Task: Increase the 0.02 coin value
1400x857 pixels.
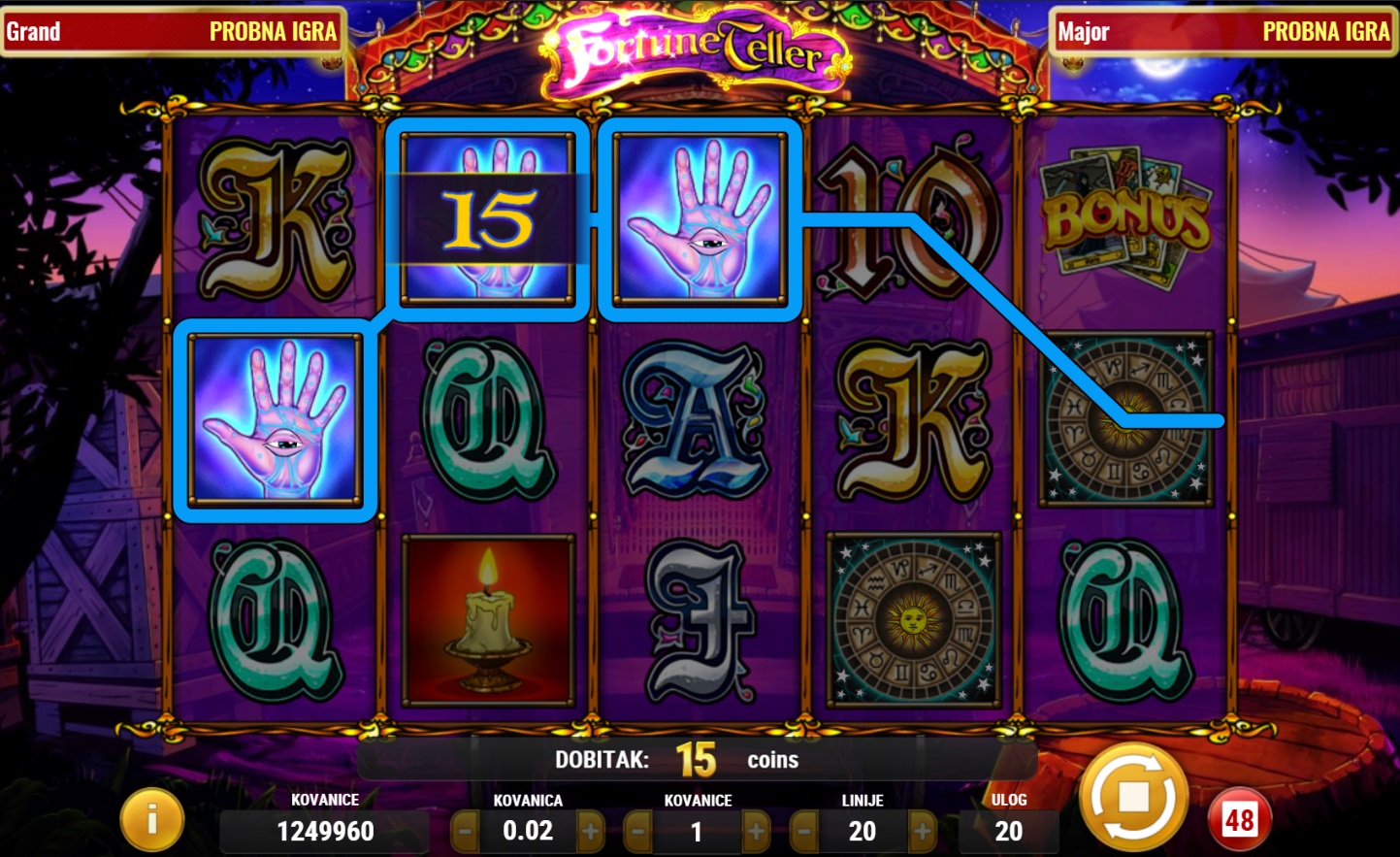Action: coord(590,832)
